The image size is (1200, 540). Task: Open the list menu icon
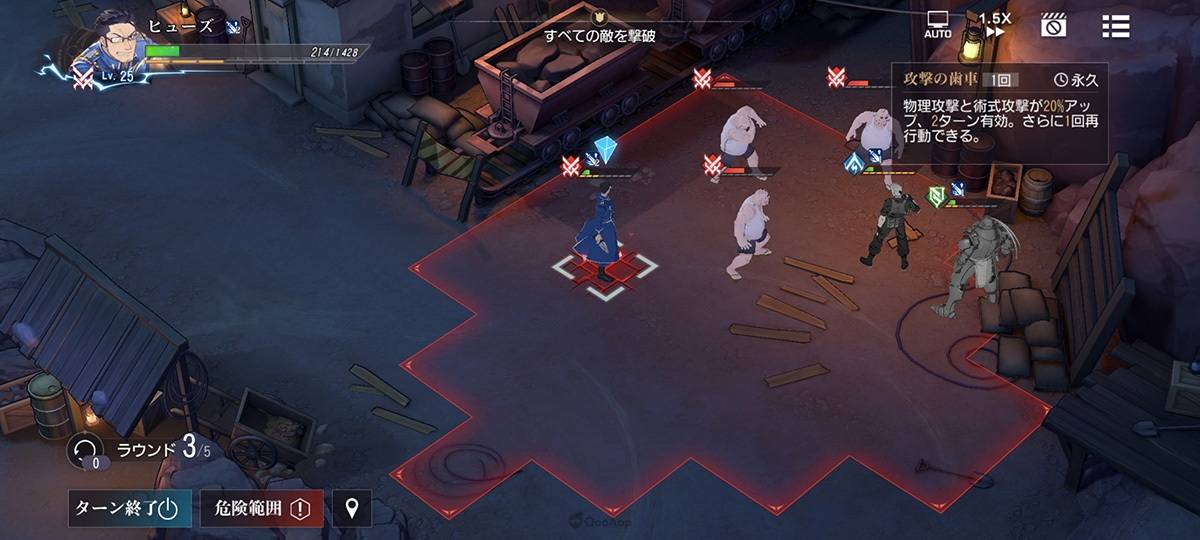pyautogui.click(x=1115, y=26)
